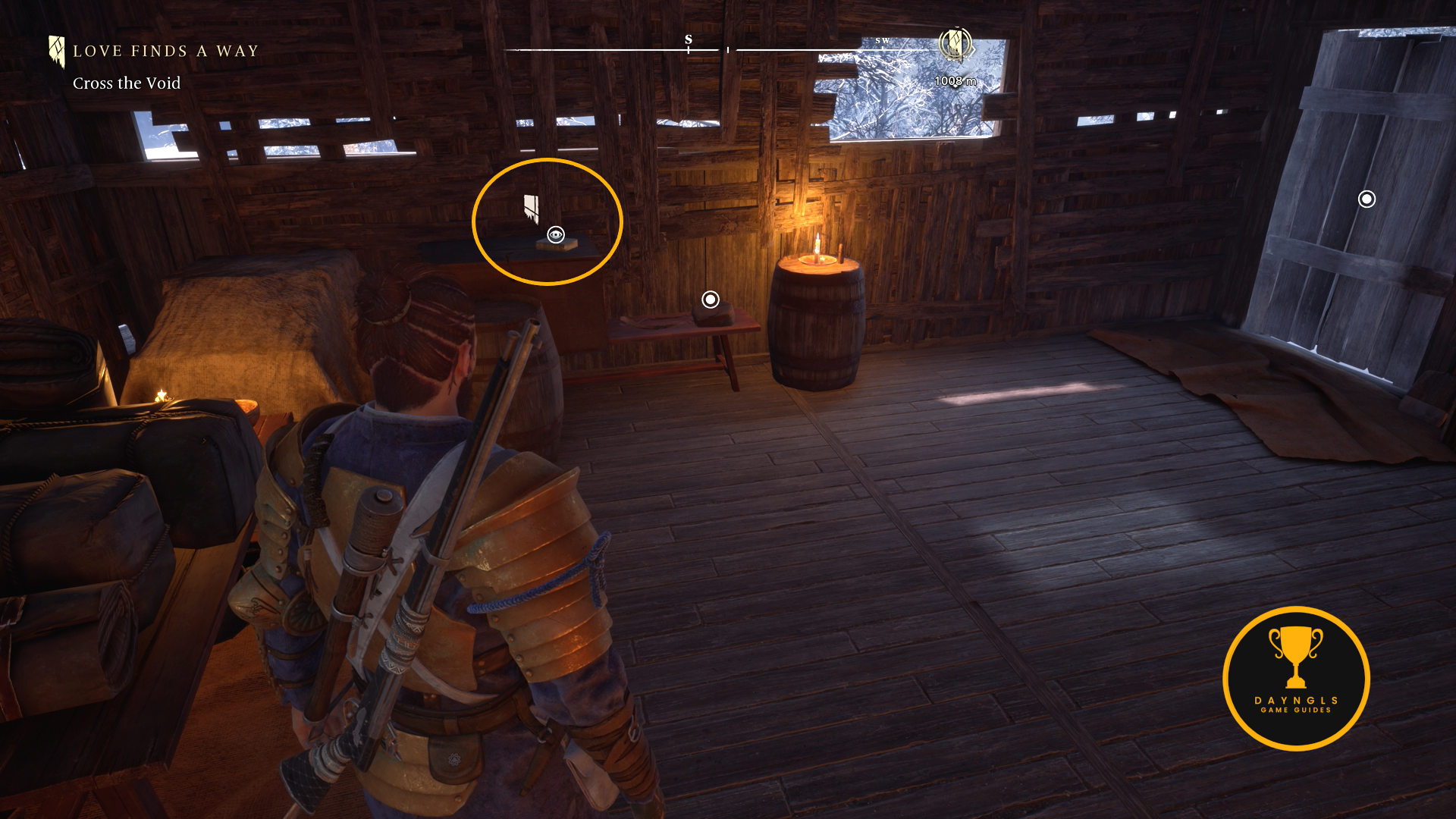Choose the interaction marker on the leaning door
Screen dimensions: 1456x819
click(x=1367, y=199)
